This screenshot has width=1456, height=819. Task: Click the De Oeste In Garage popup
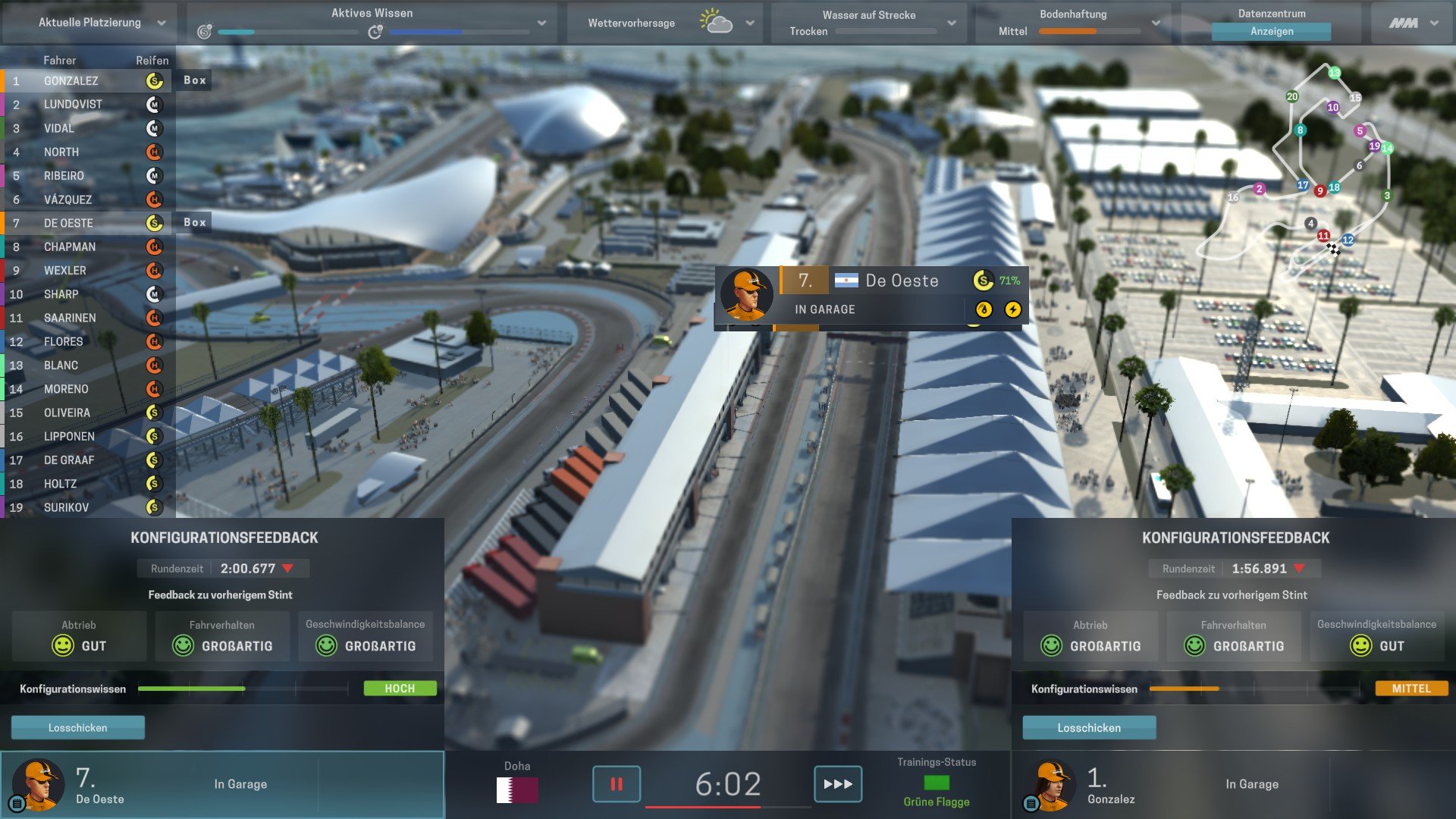click(871, 297)
